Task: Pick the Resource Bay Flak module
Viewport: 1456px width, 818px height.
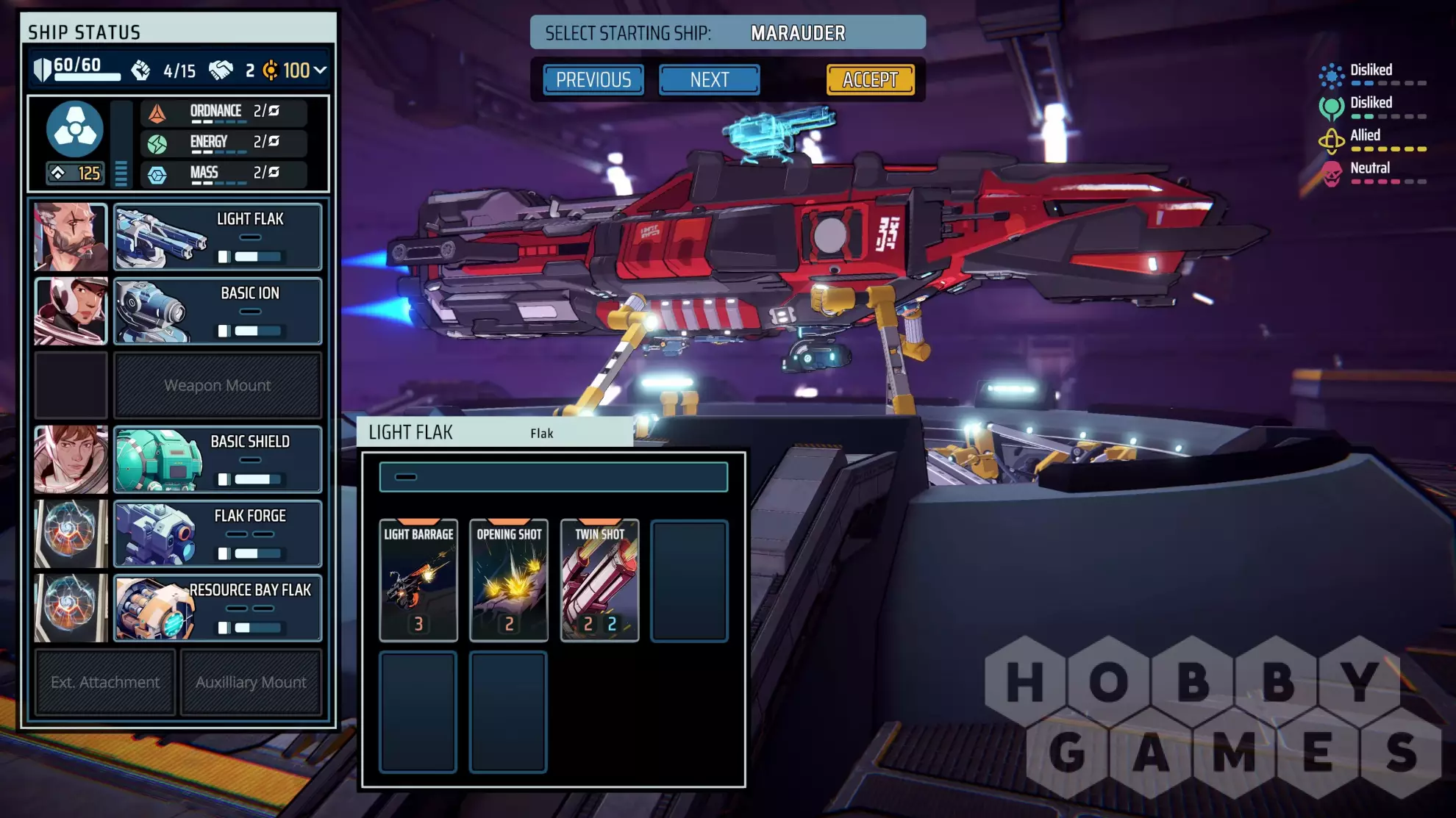Action: [x=218, y=608]
